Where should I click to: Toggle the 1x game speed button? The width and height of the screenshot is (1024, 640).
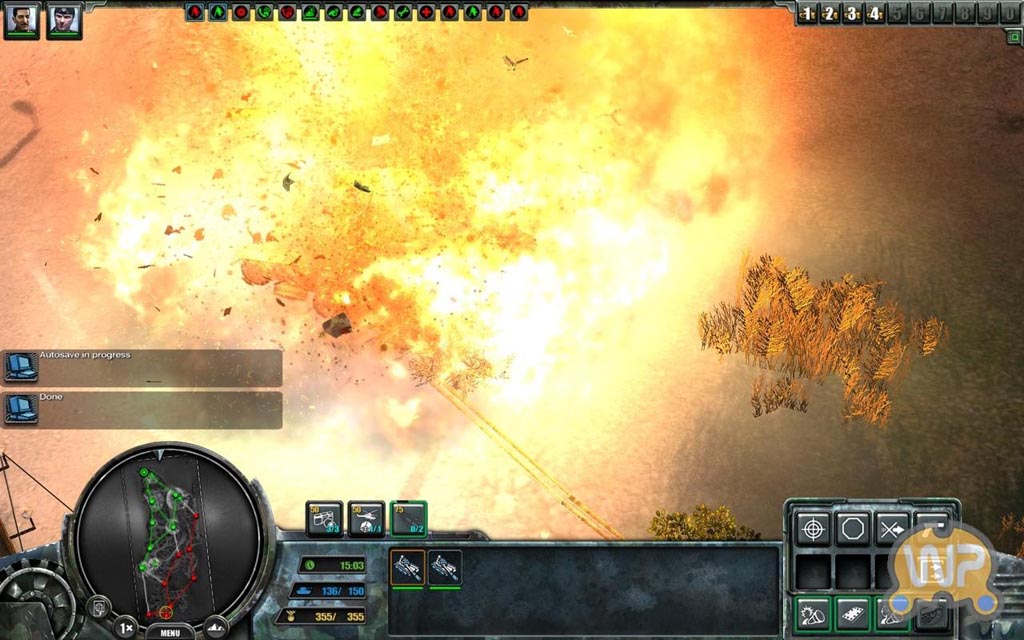[125, 628]
